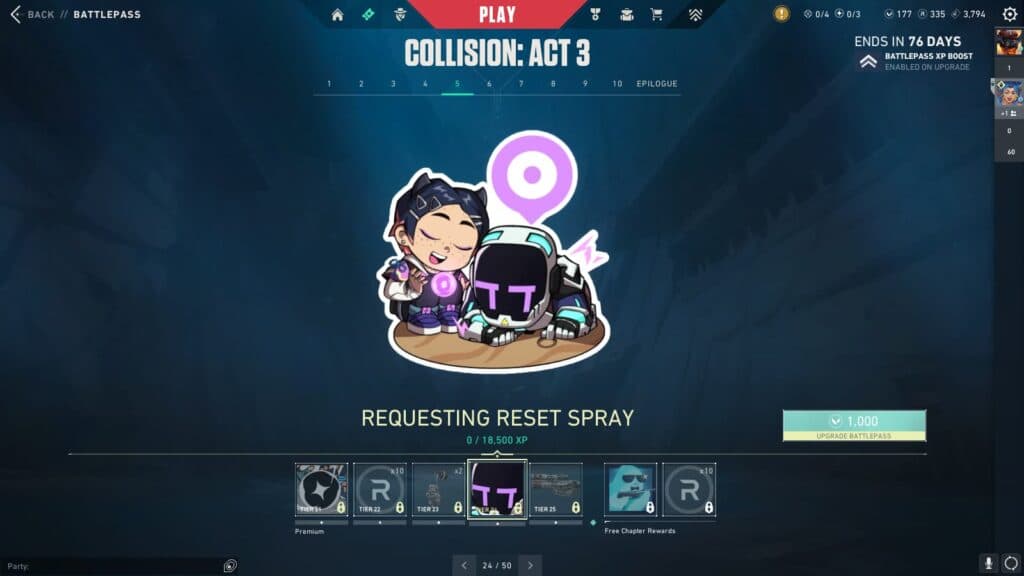Image resolution: width=1024 pixels, height=576 pixels.
Task: Select the Tier 25 weapon skin reward
Action: pos(555,490)
